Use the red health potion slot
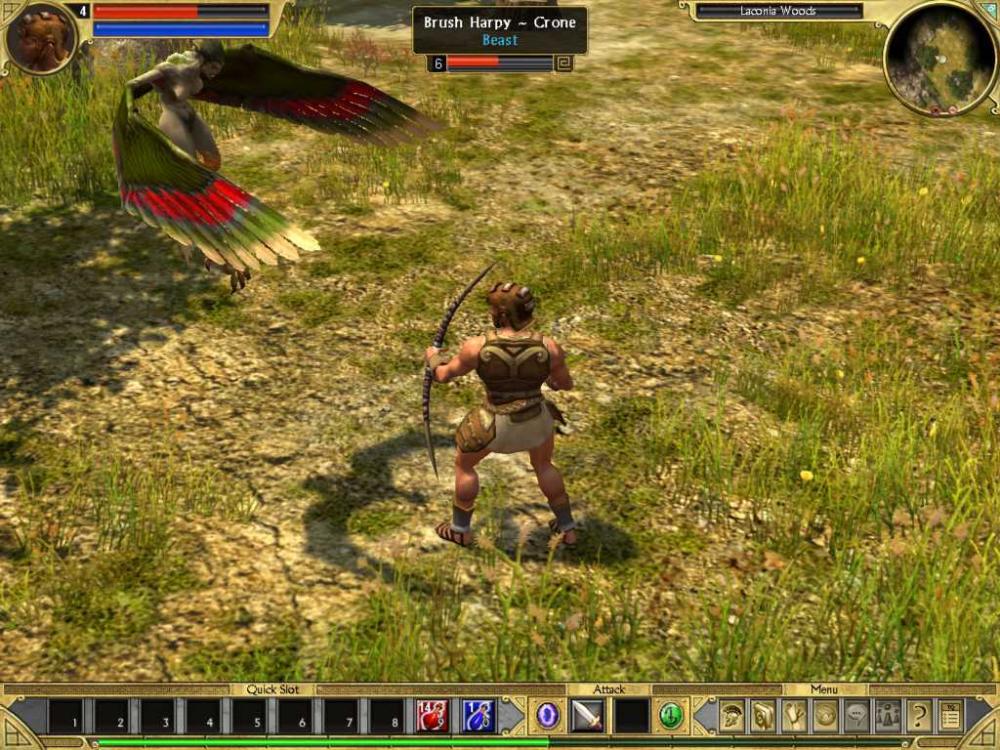The image size is (1000, 750). click(432, 716)
